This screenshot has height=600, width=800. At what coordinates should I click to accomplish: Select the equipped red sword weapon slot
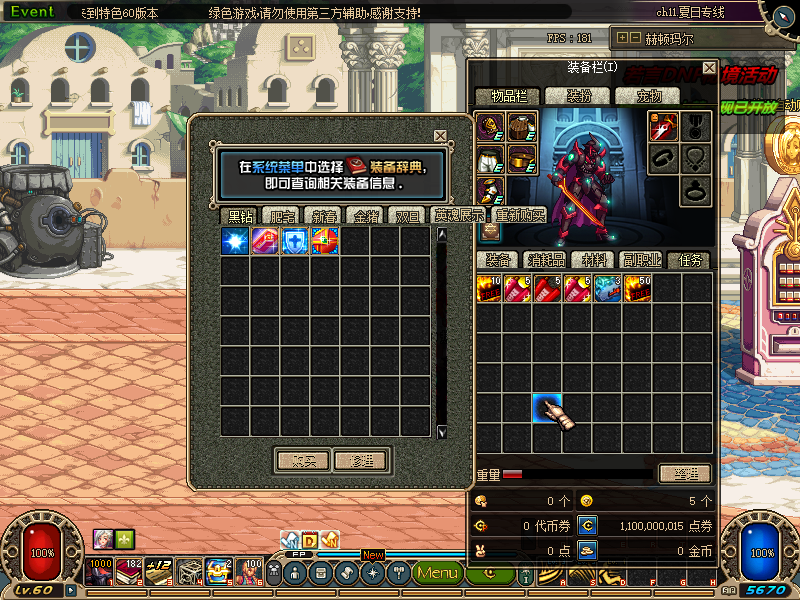[663, 126]
